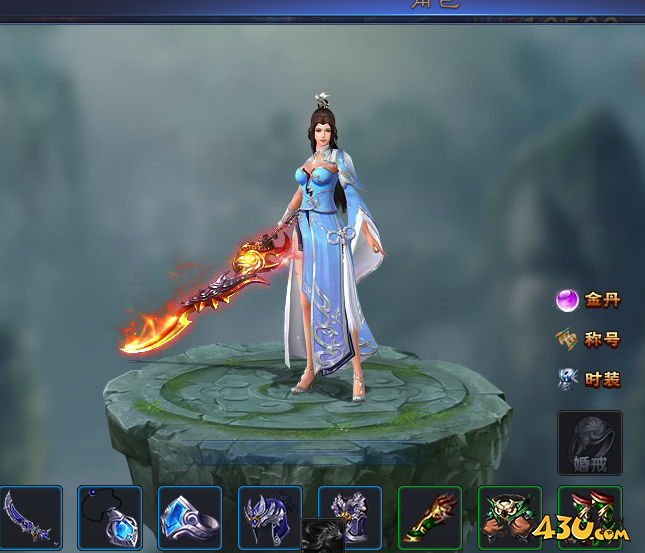
Task: Open the 金丹 golden elixir menu
Action: pos(589,300)
